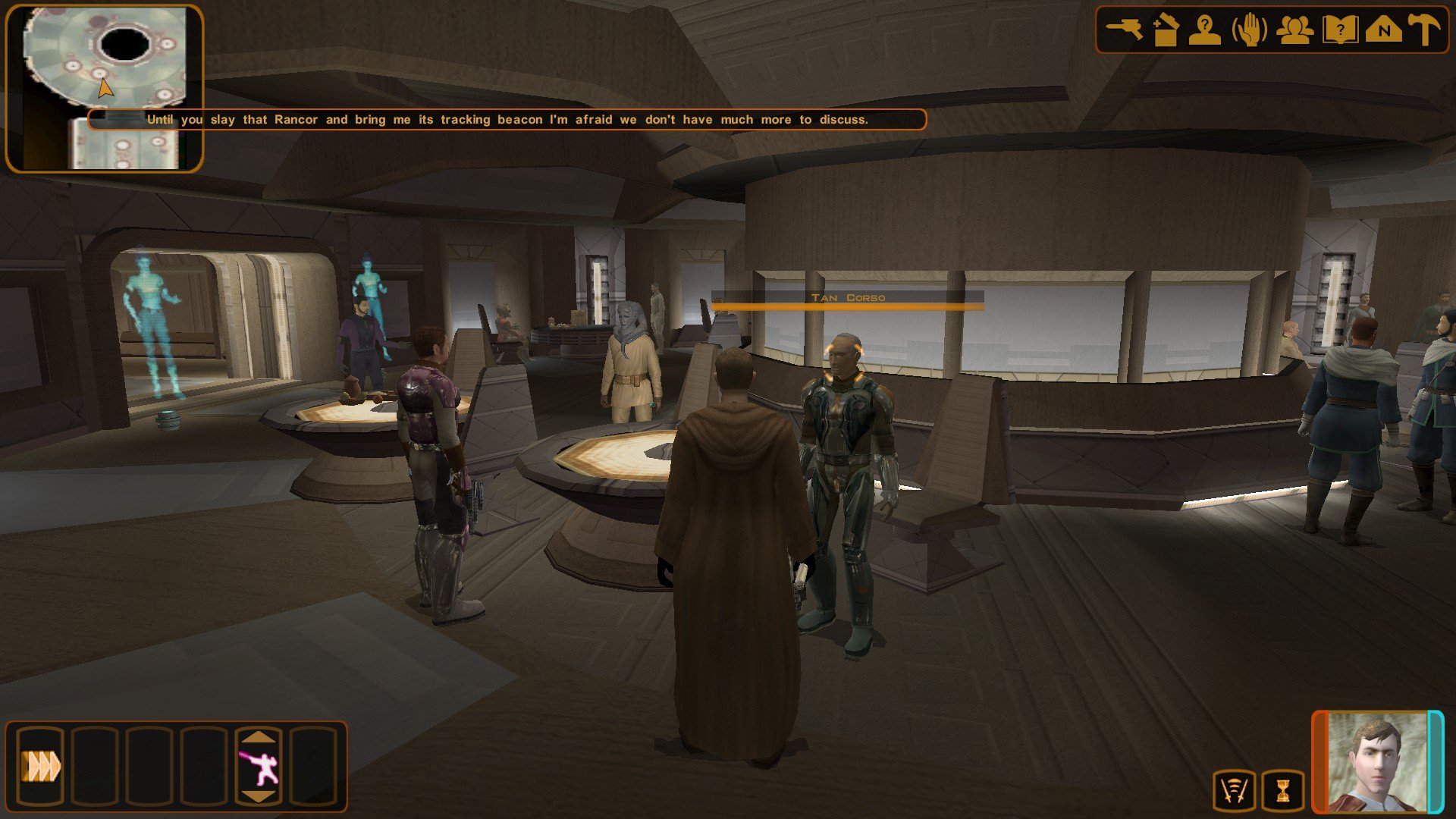Click the hourglass pause button
The height and width of the screenshot is (819, 1456).
click(x=1282, y=791)
